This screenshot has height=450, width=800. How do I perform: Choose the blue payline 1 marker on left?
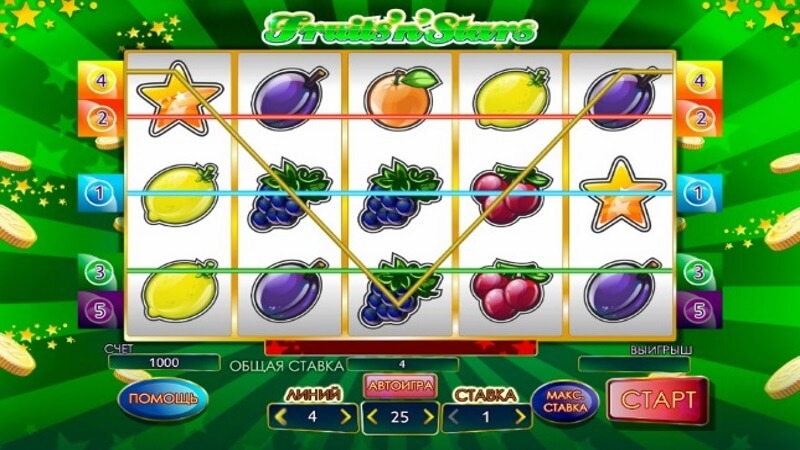pos(99,192)
